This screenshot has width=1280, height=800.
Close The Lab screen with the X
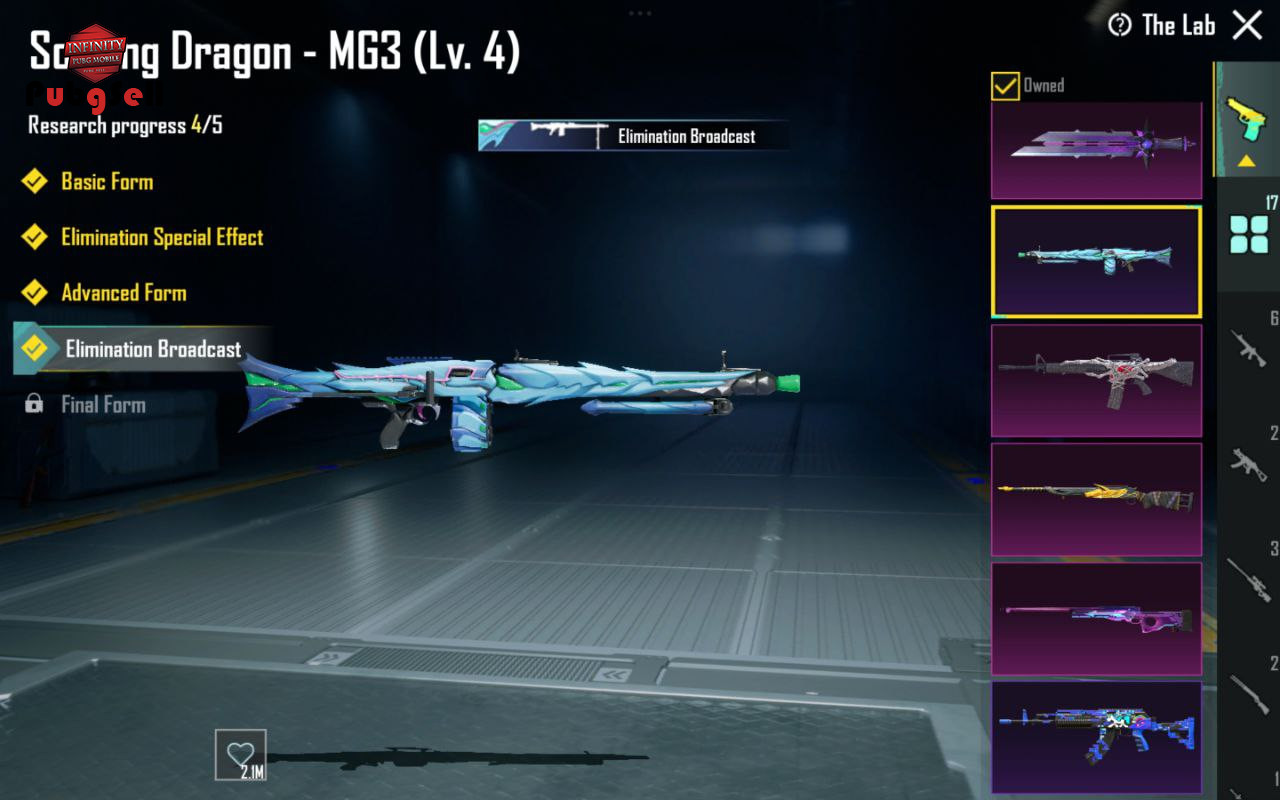tap(1247, 25)
